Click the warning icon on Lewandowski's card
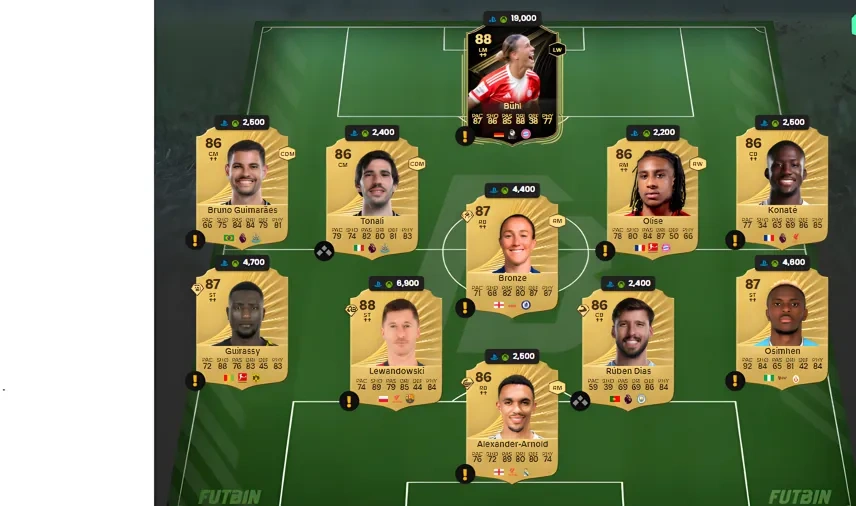 349,401
